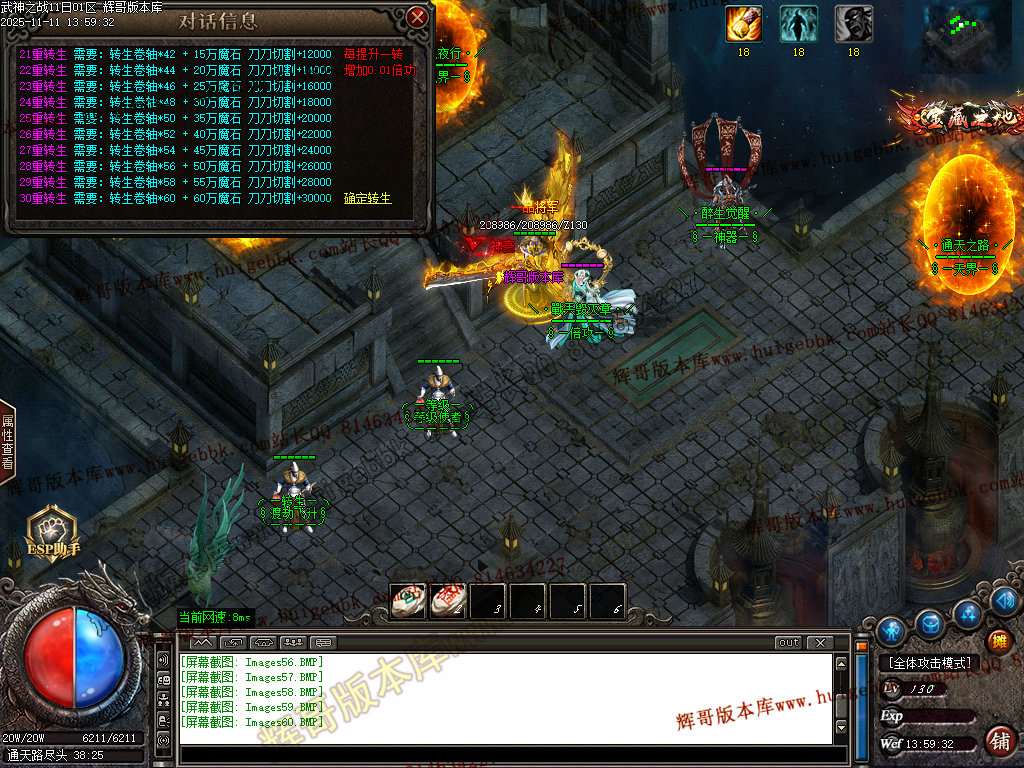
Task: Use the item in hotbar slot 2
Action: coord(448,601)
